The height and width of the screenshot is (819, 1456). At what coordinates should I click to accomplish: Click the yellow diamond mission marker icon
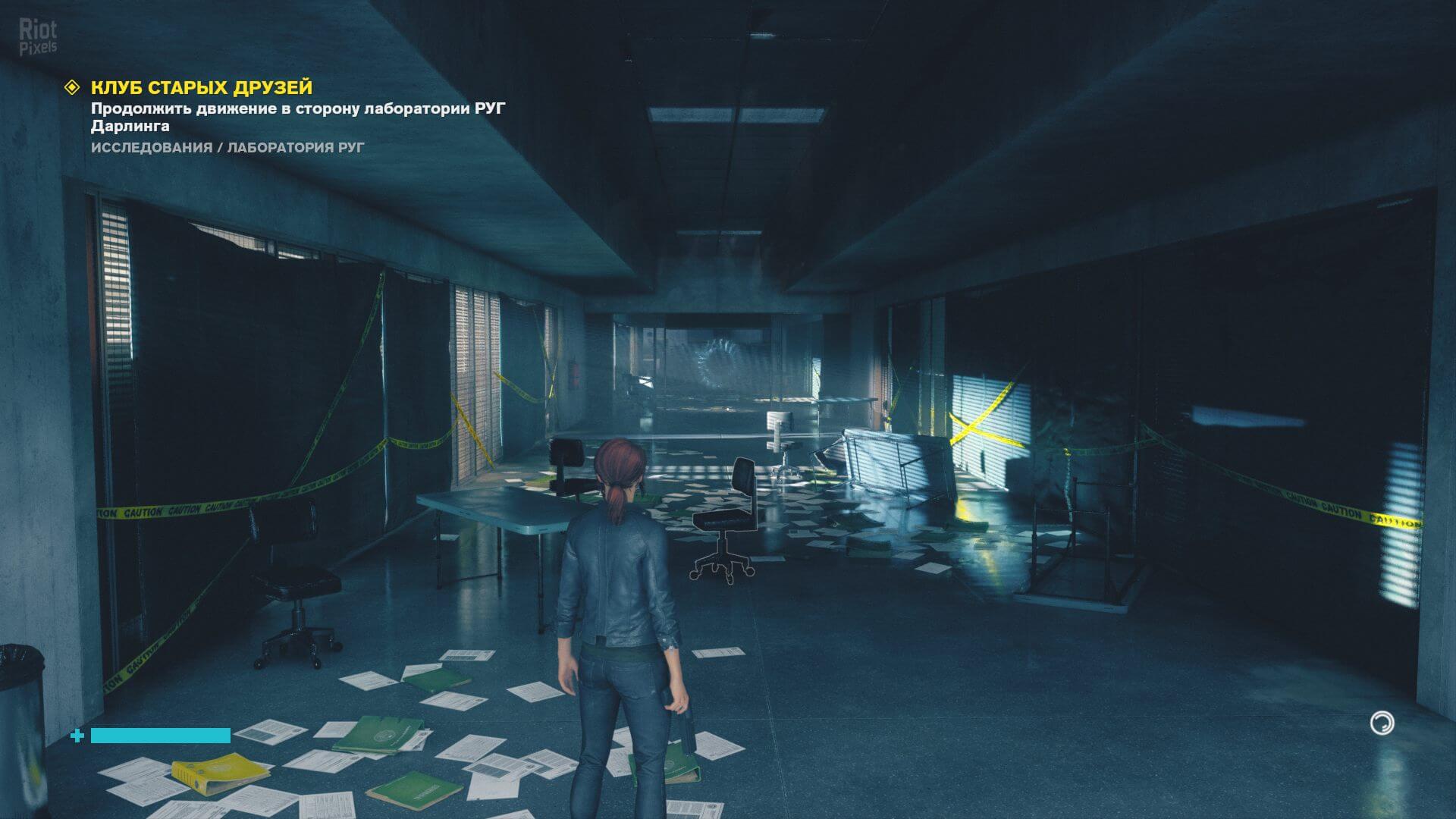(71, 88)
